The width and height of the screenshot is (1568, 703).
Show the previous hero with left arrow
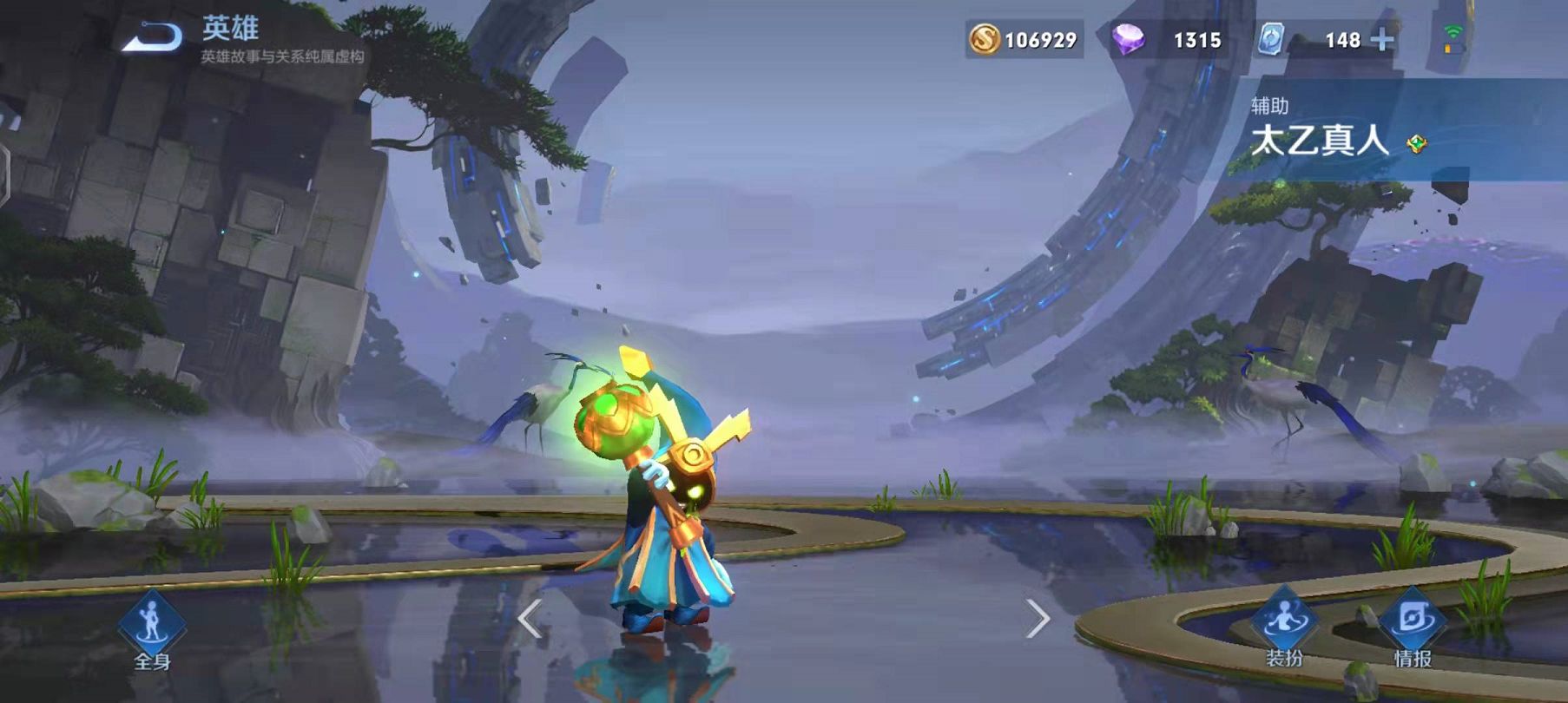coord(530,619)
